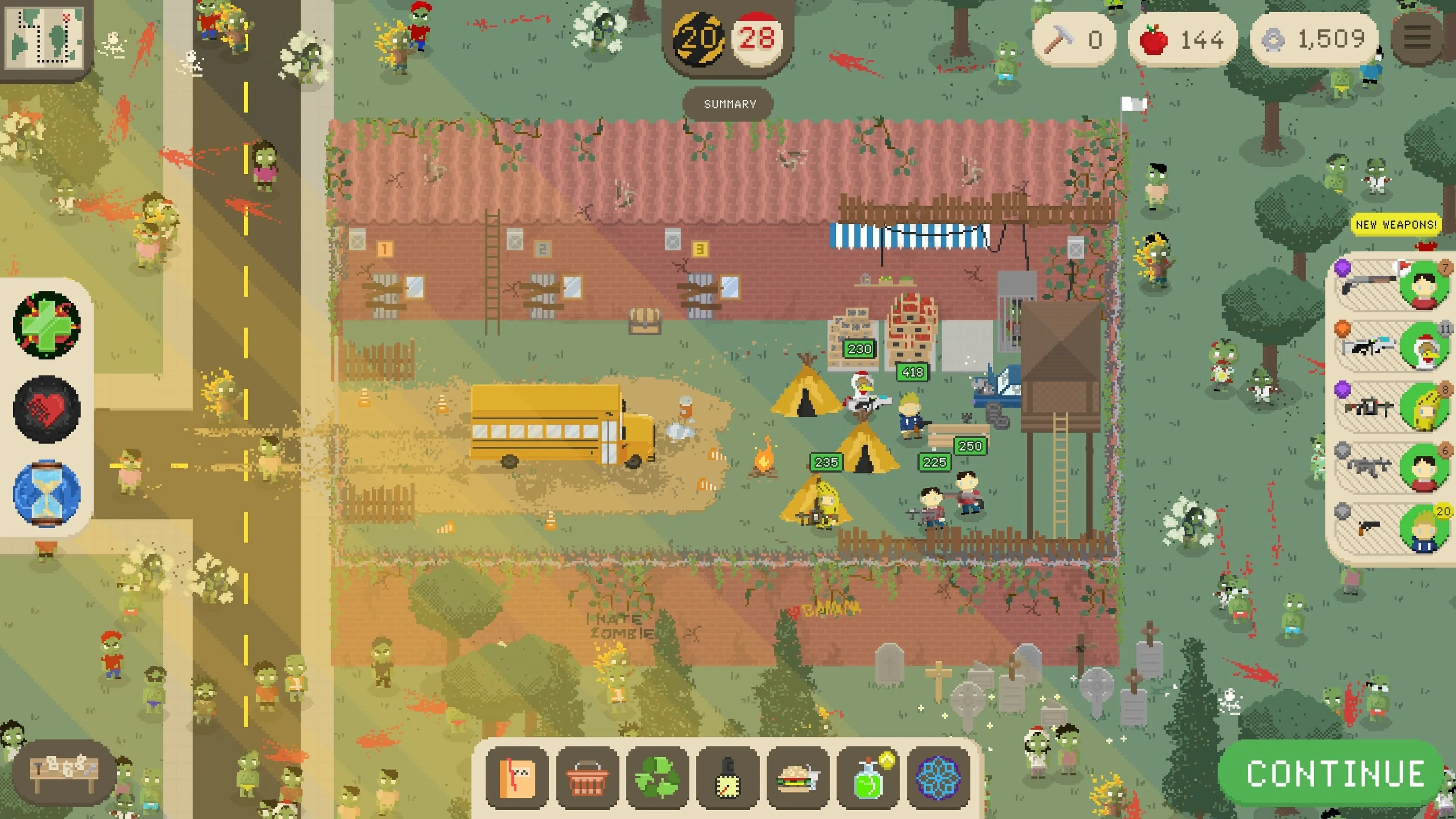Open the SUMMARY panel

pyautogui.click(x=729, y=104)
